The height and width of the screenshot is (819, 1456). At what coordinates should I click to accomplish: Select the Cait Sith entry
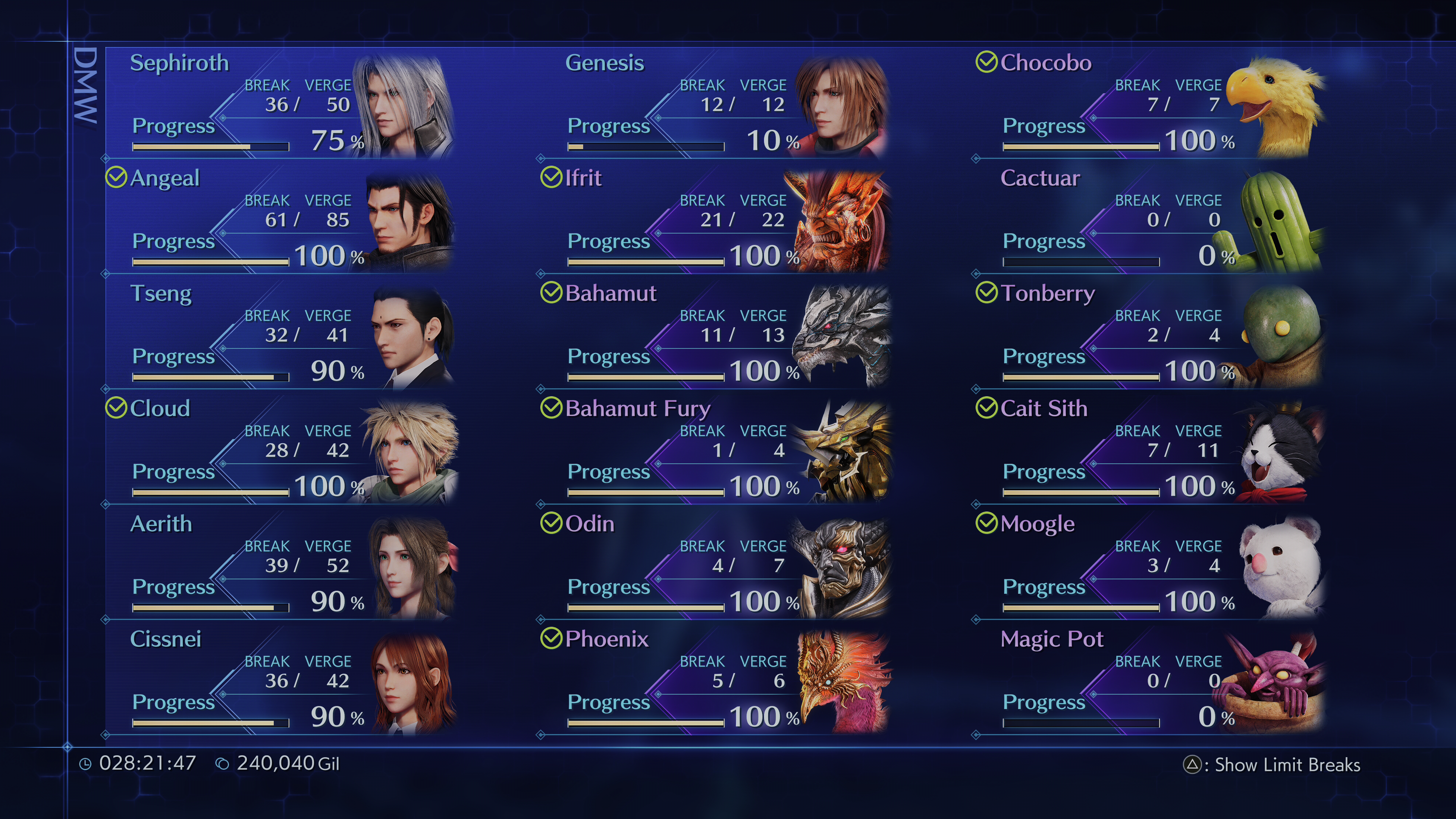pyautogui.click(x=1153, y=450)
